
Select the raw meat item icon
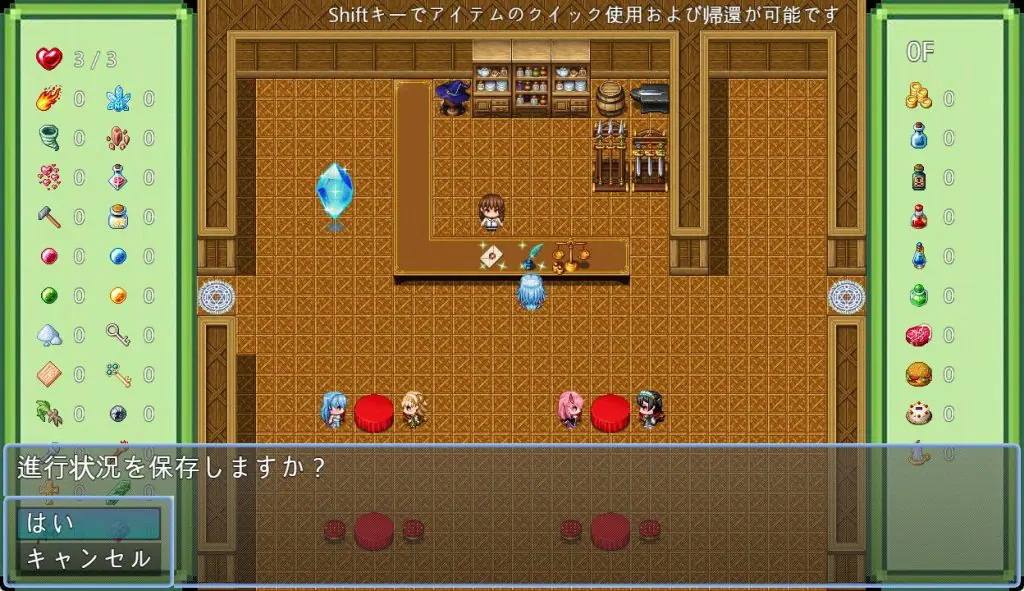918,335
